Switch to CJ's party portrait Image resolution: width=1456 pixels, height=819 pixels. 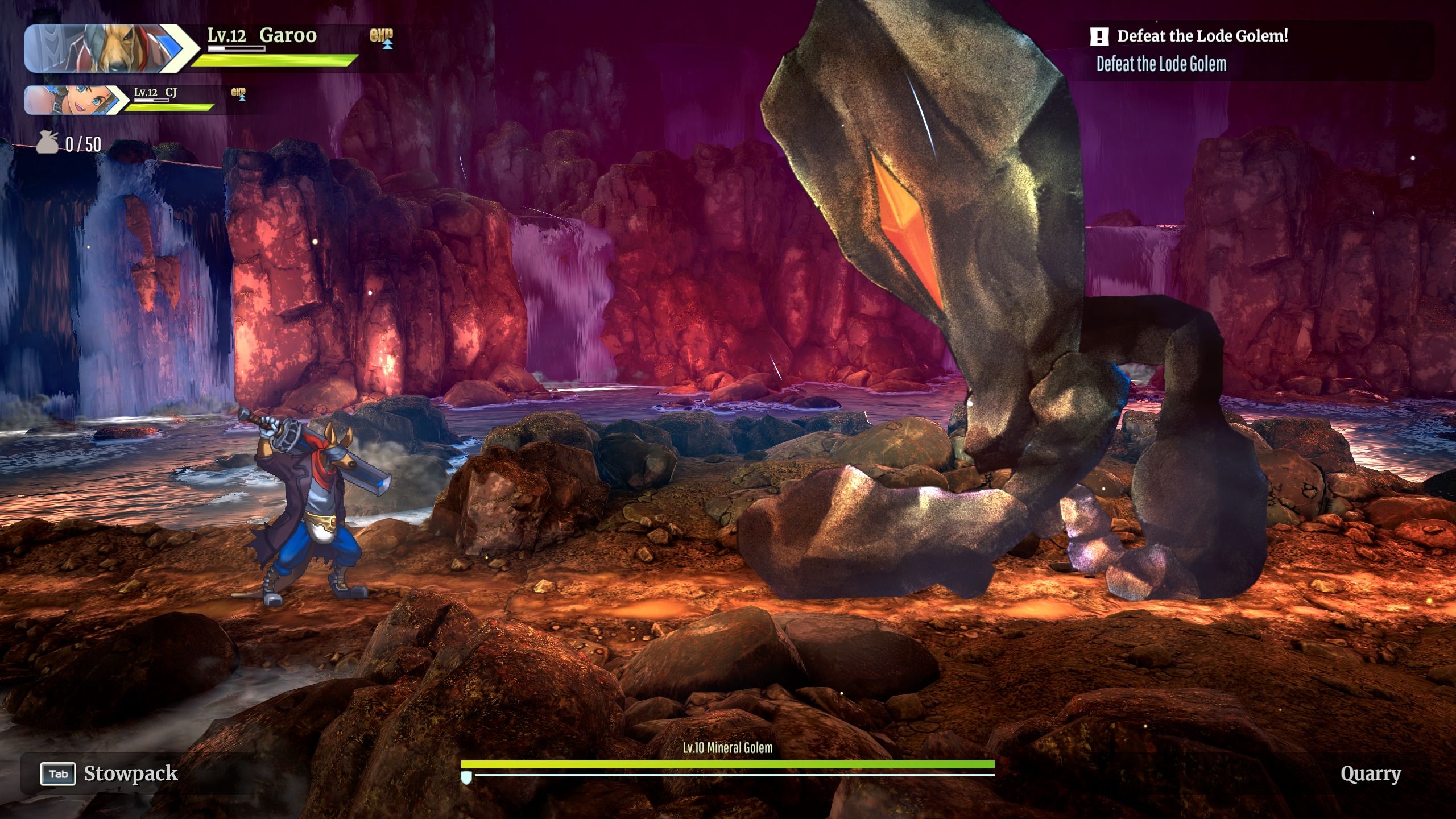pyautogui.click(x=74, y=100)
